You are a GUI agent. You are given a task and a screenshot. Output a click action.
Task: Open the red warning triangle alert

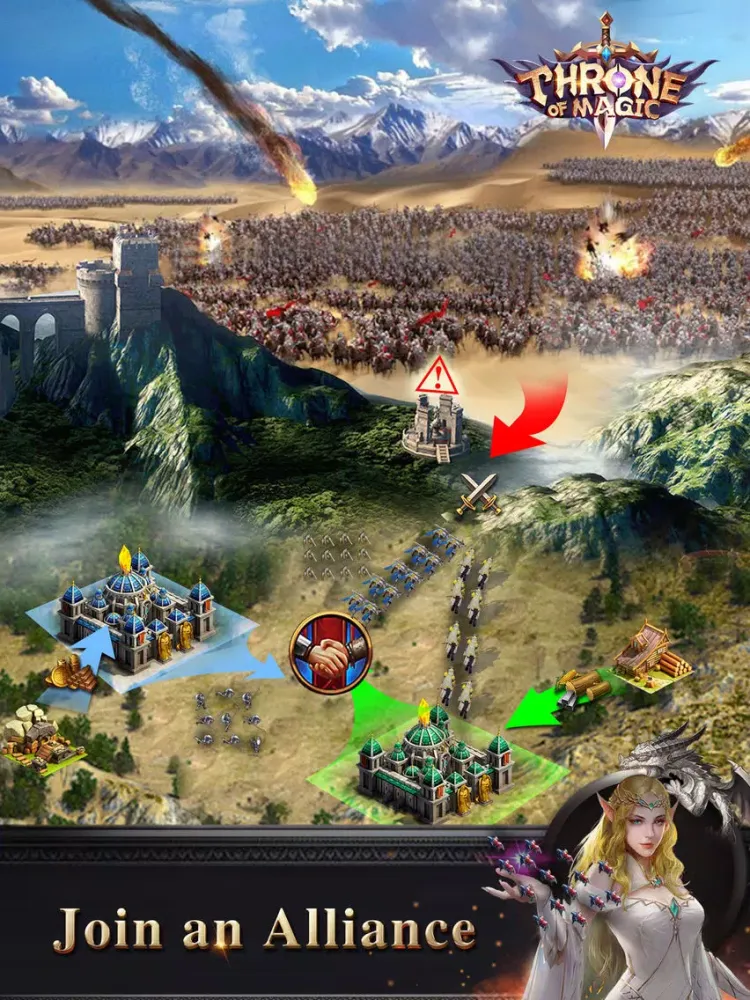tap(437, 375)
